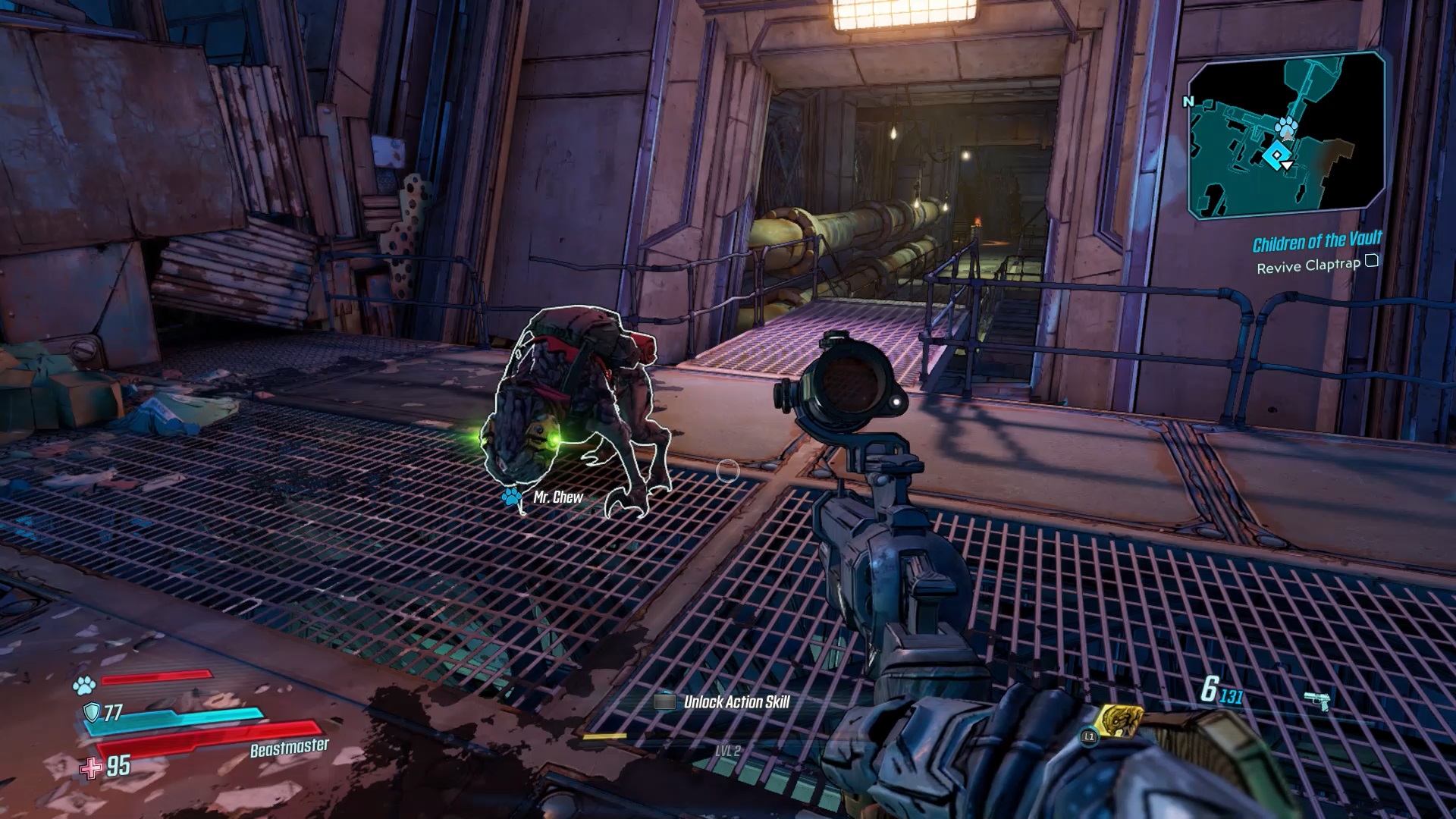1456x819 pixels.
Task: Click the Revive Claptrap objective text
Action: click(1309, 268)
